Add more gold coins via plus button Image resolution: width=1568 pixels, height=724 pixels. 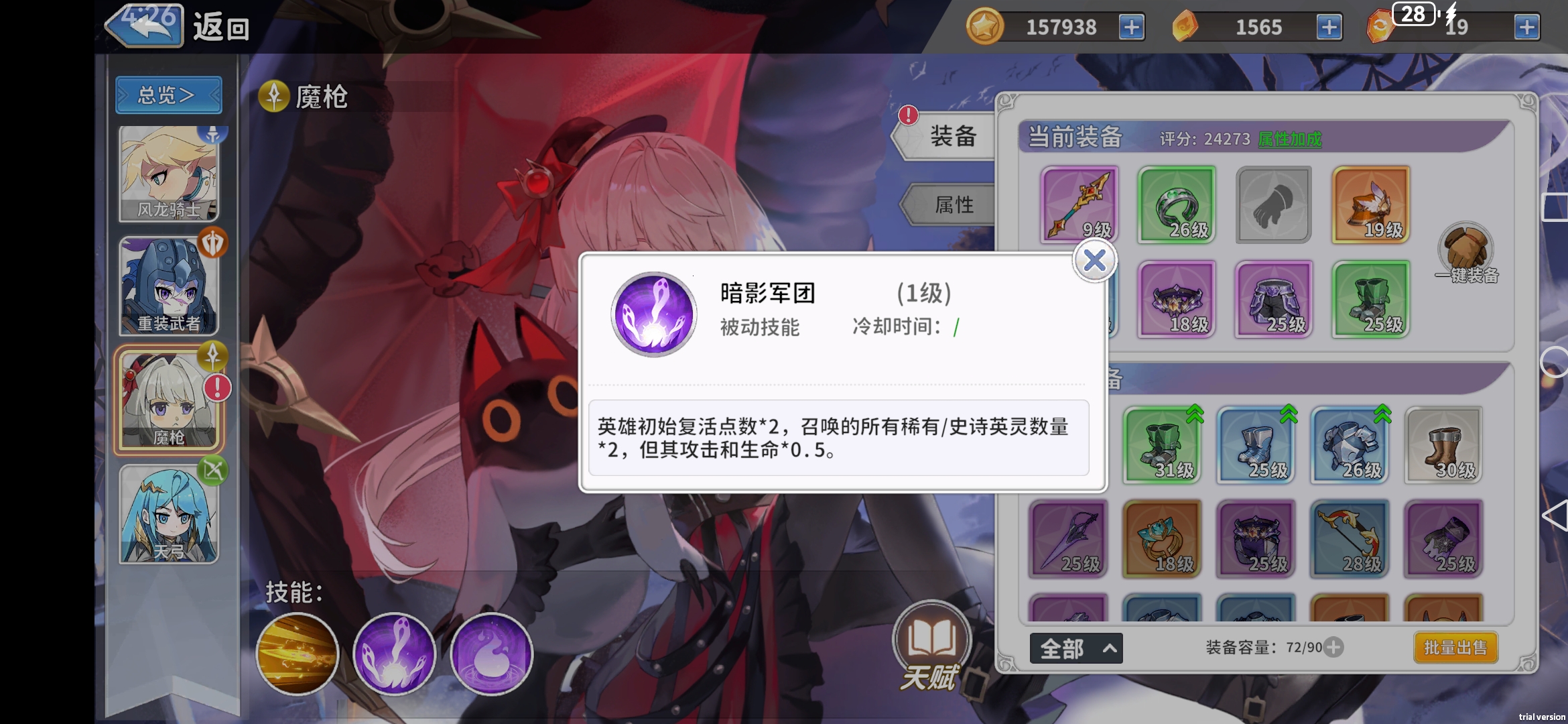(x=1131, y=27)
